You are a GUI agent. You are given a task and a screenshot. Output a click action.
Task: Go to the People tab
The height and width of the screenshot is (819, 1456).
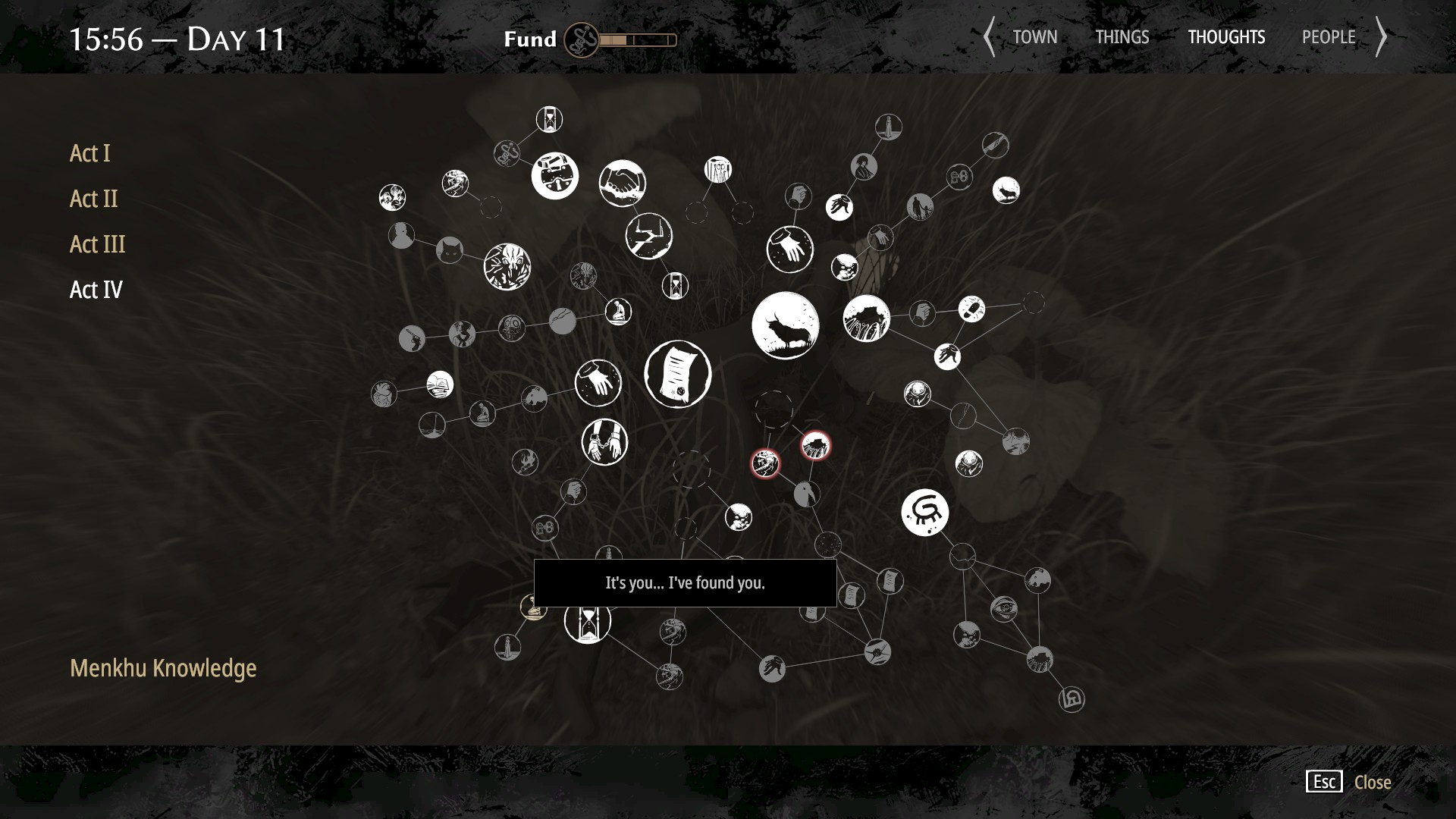coord(1329,37)
